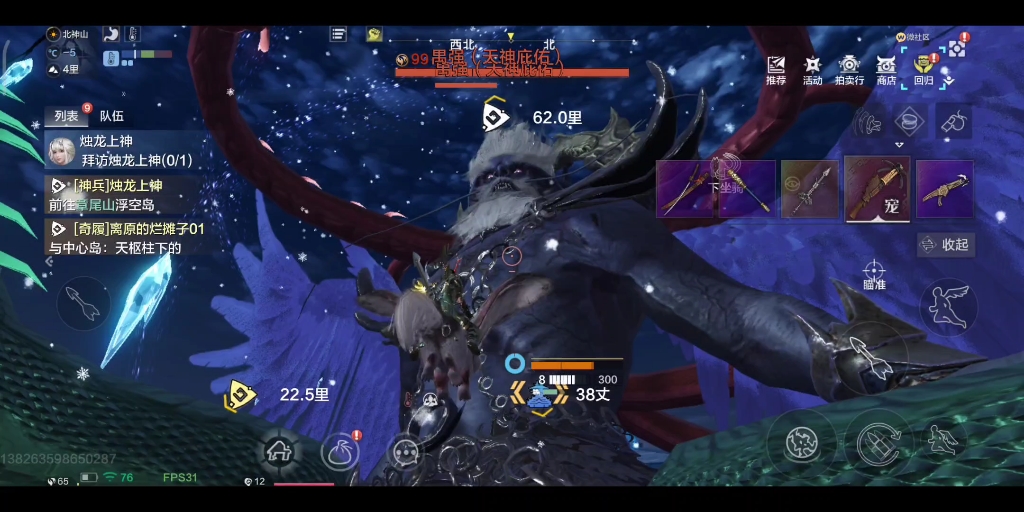
Task: Switch to the 队伍 team tab
Action: pos(112,116)
